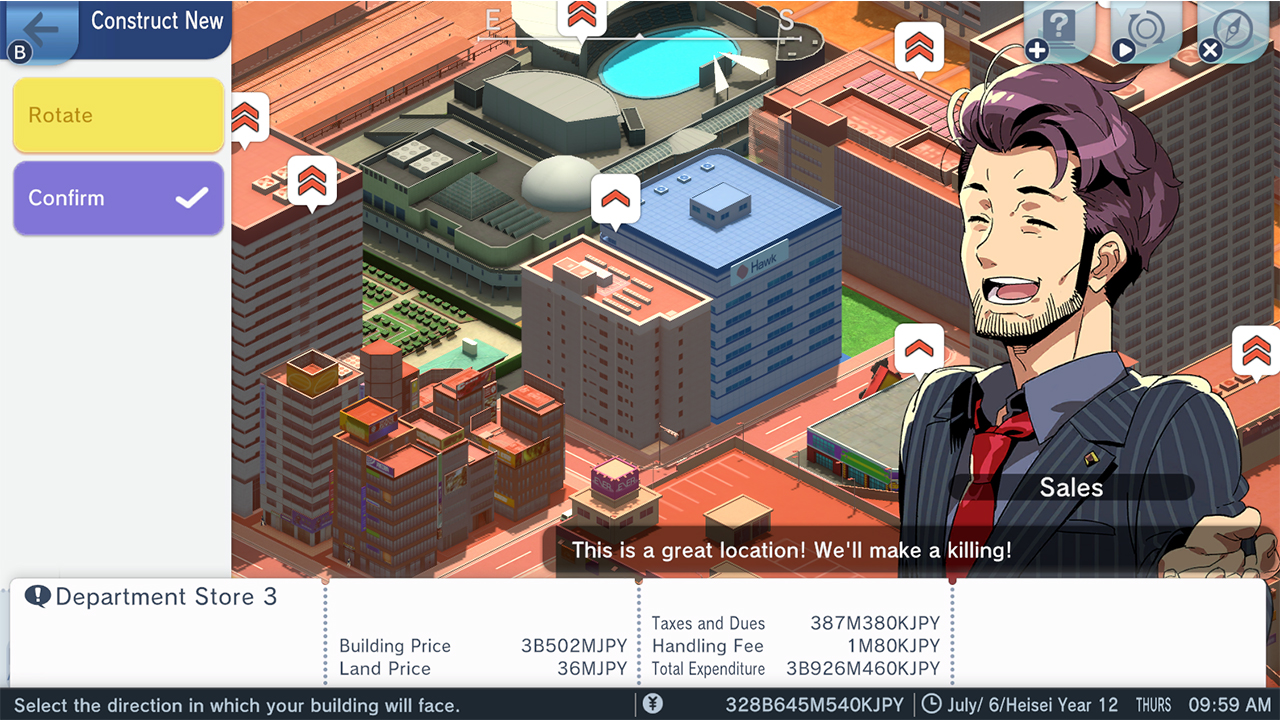Select the direction marker above the Hawk building

coord(615,198)
